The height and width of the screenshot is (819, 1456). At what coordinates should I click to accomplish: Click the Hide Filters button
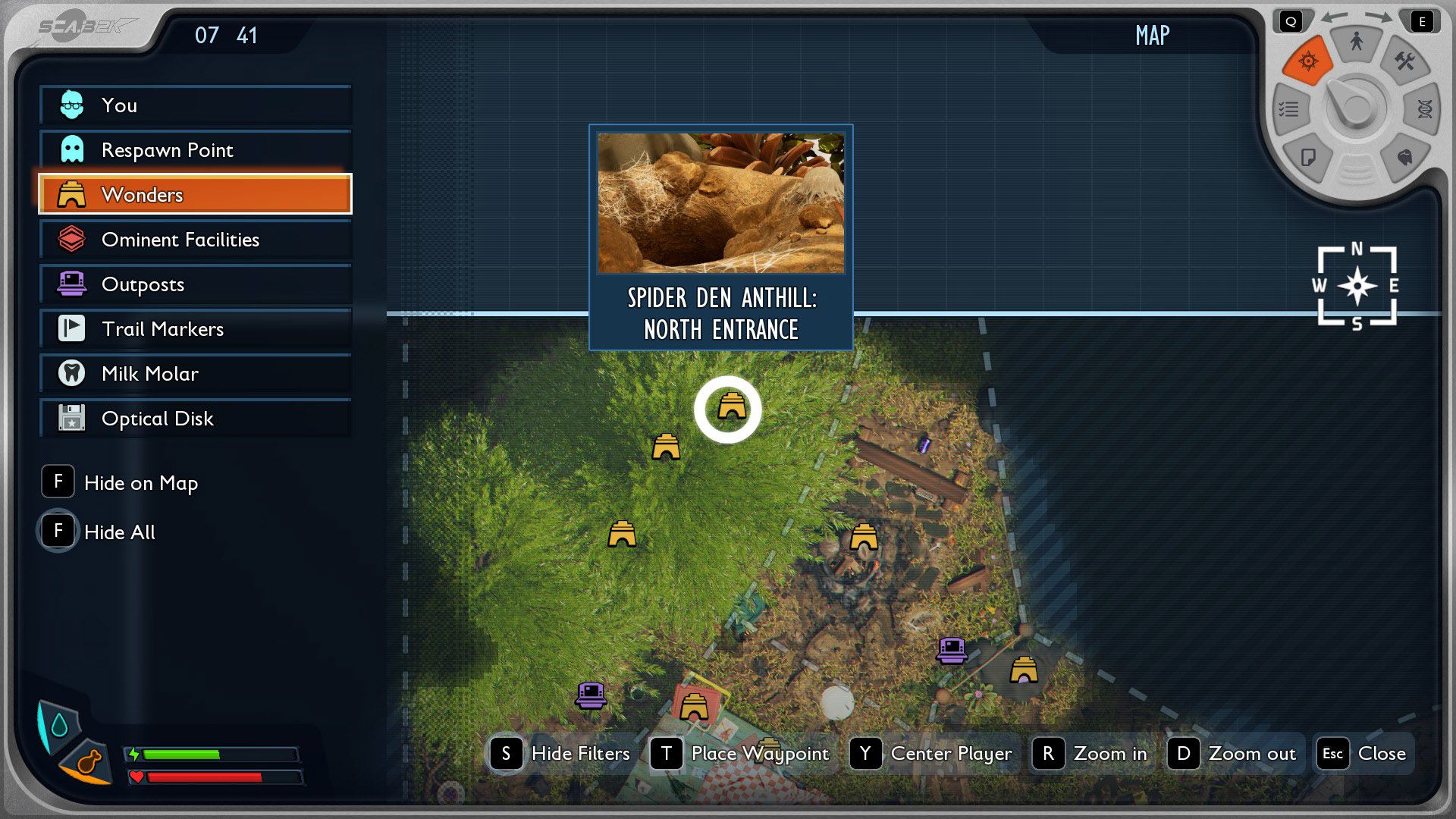click(x=561, y=754)
